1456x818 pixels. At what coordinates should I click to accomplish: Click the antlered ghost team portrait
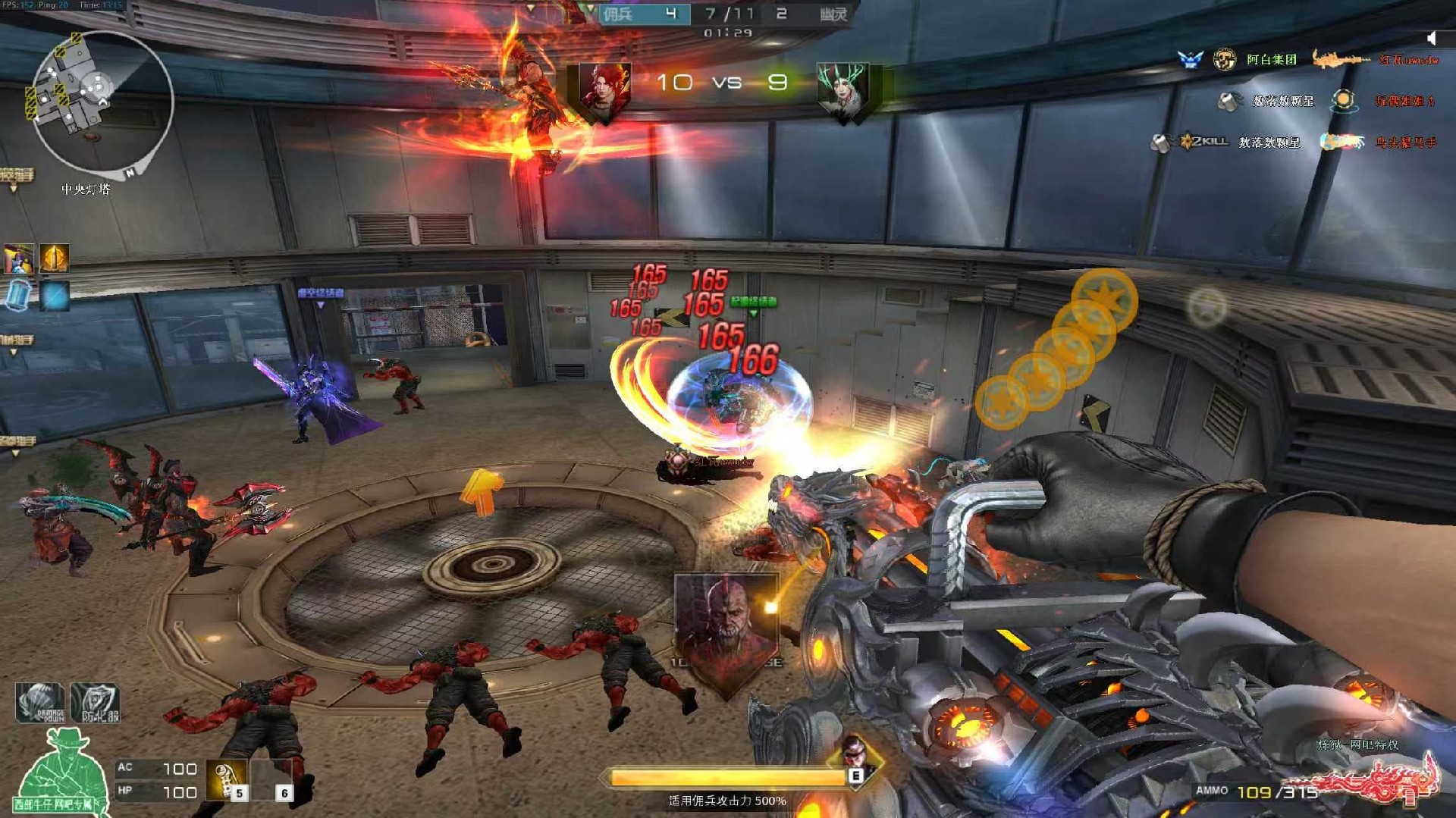843,91
